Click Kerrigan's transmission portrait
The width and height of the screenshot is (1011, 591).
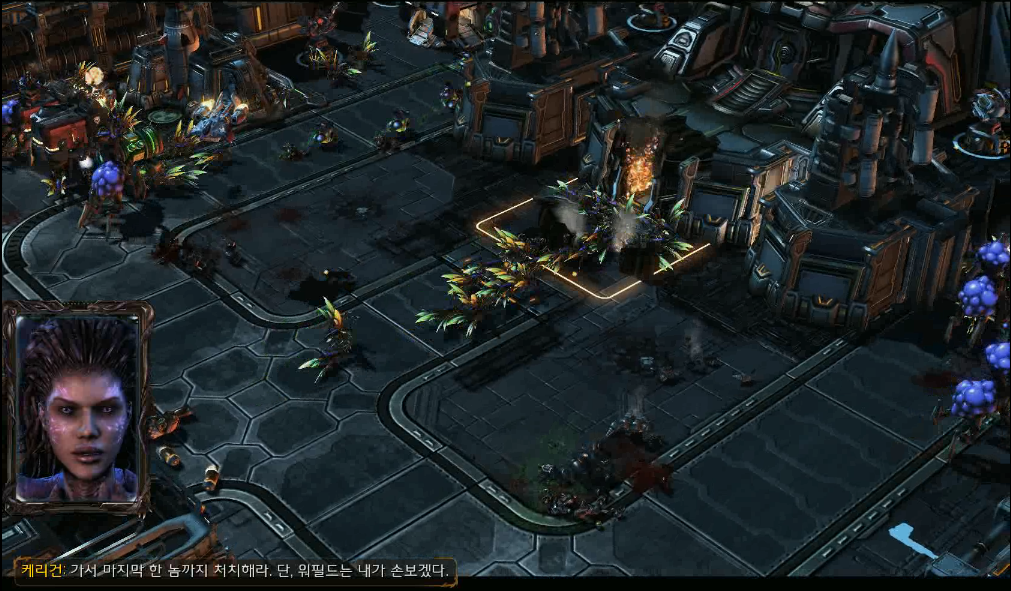coord(77,407)
